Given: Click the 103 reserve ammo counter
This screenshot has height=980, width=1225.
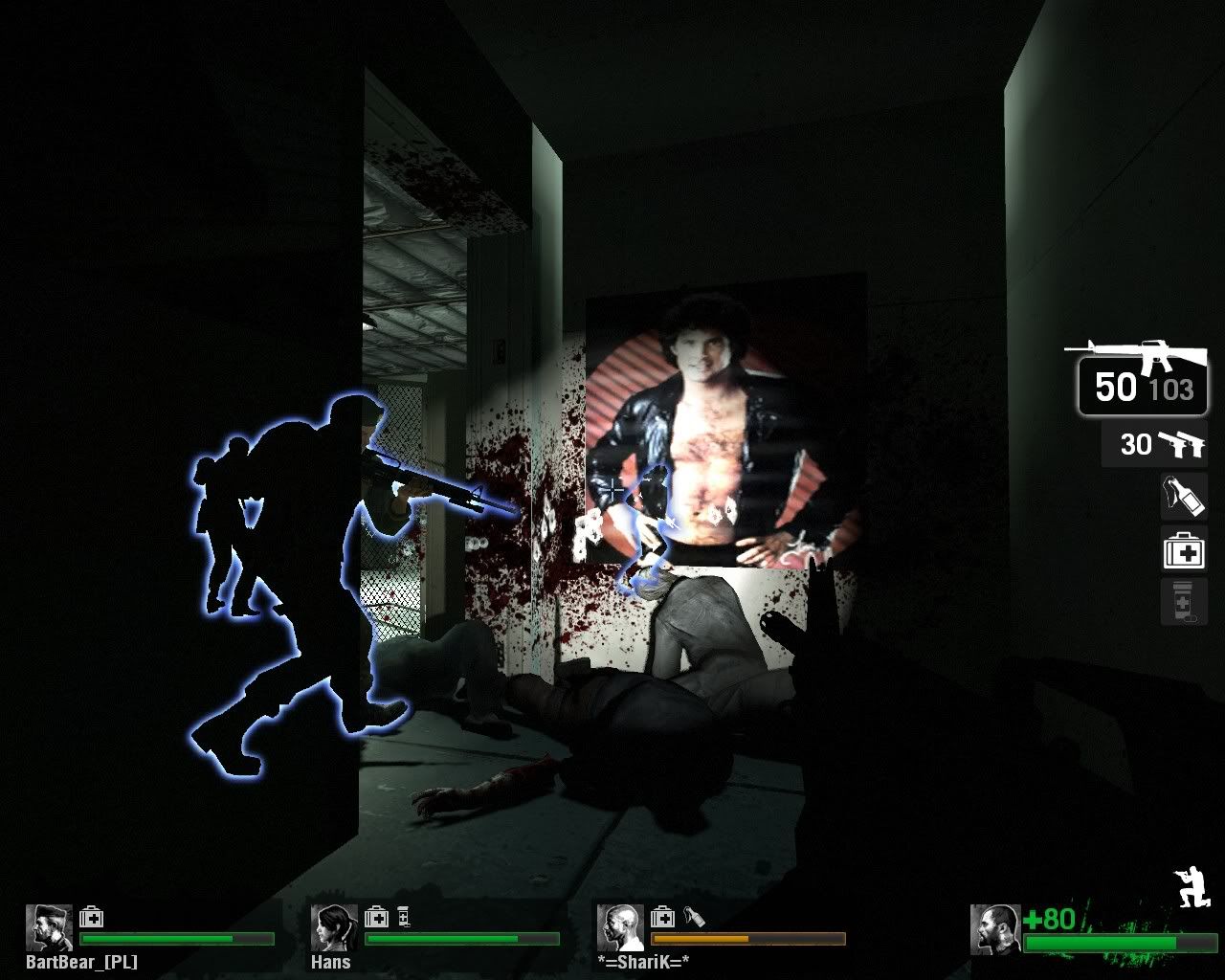Looking at the screenshot, I should [1169, 390].
